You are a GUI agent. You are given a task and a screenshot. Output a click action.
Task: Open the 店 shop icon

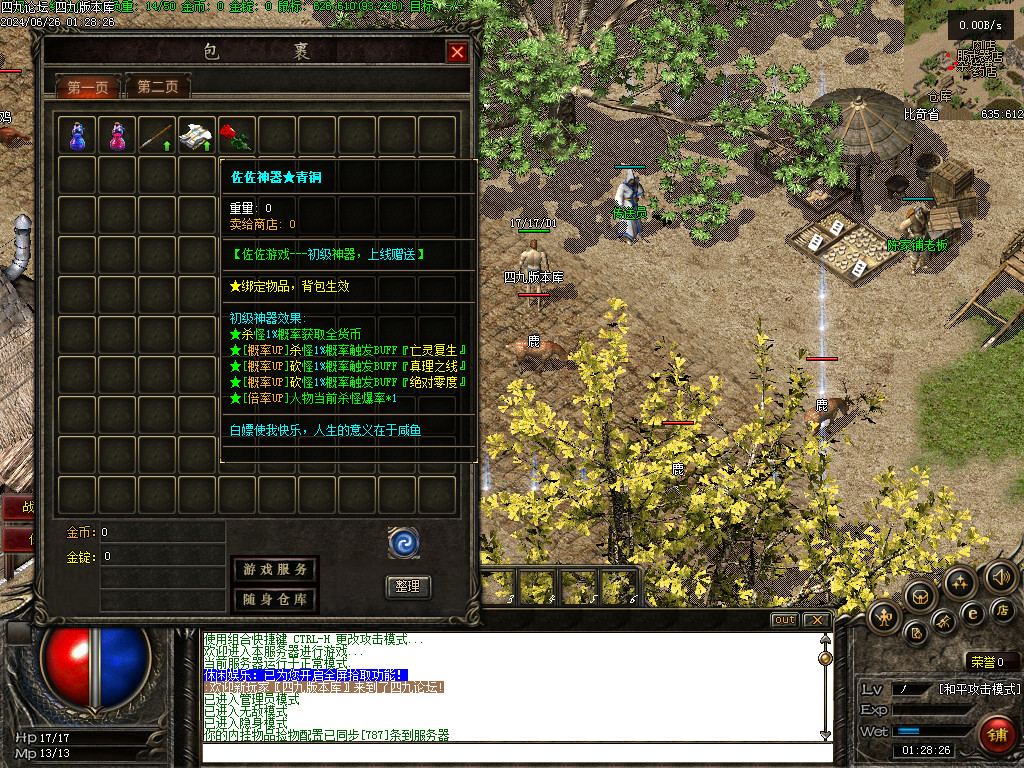(x=1003, y=610)
